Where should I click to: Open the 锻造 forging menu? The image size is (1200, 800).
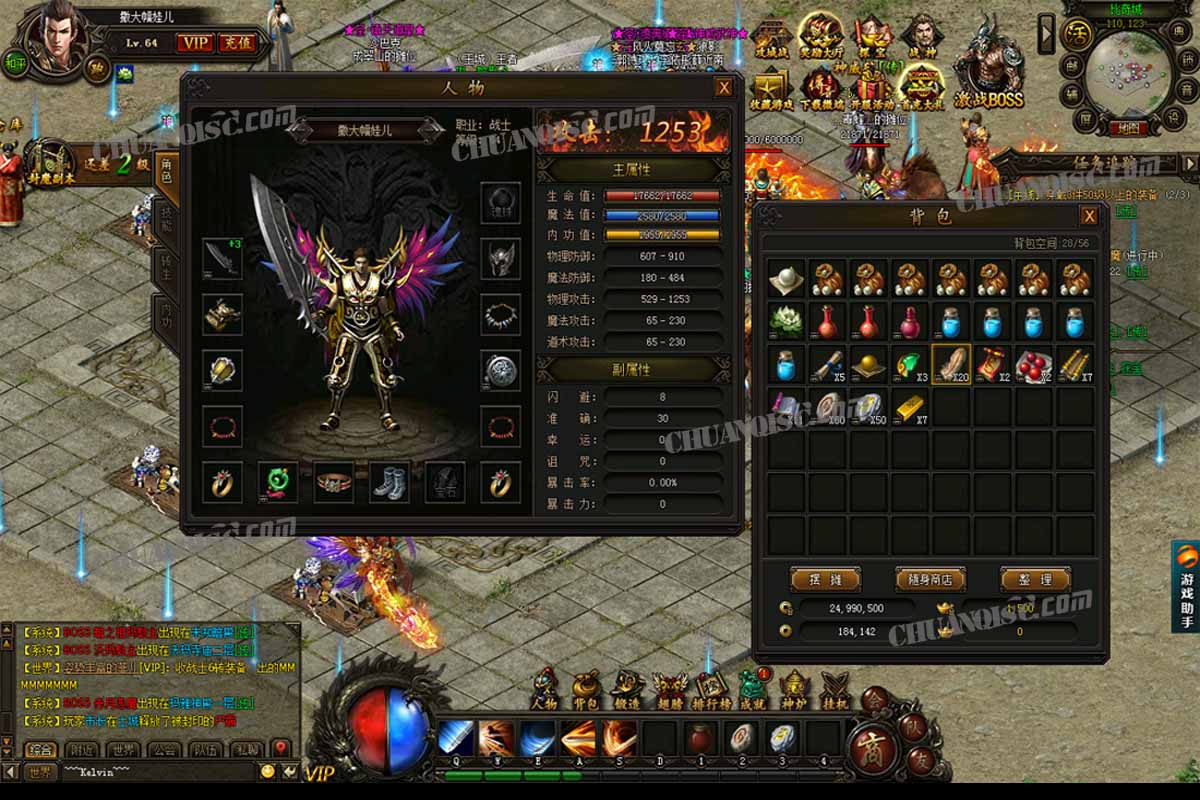(627, 690)
